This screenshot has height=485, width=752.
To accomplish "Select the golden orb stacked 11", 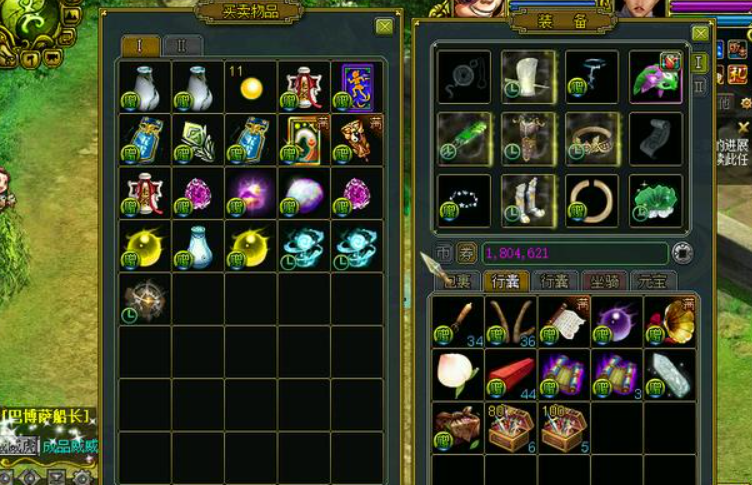I will 250,87.
